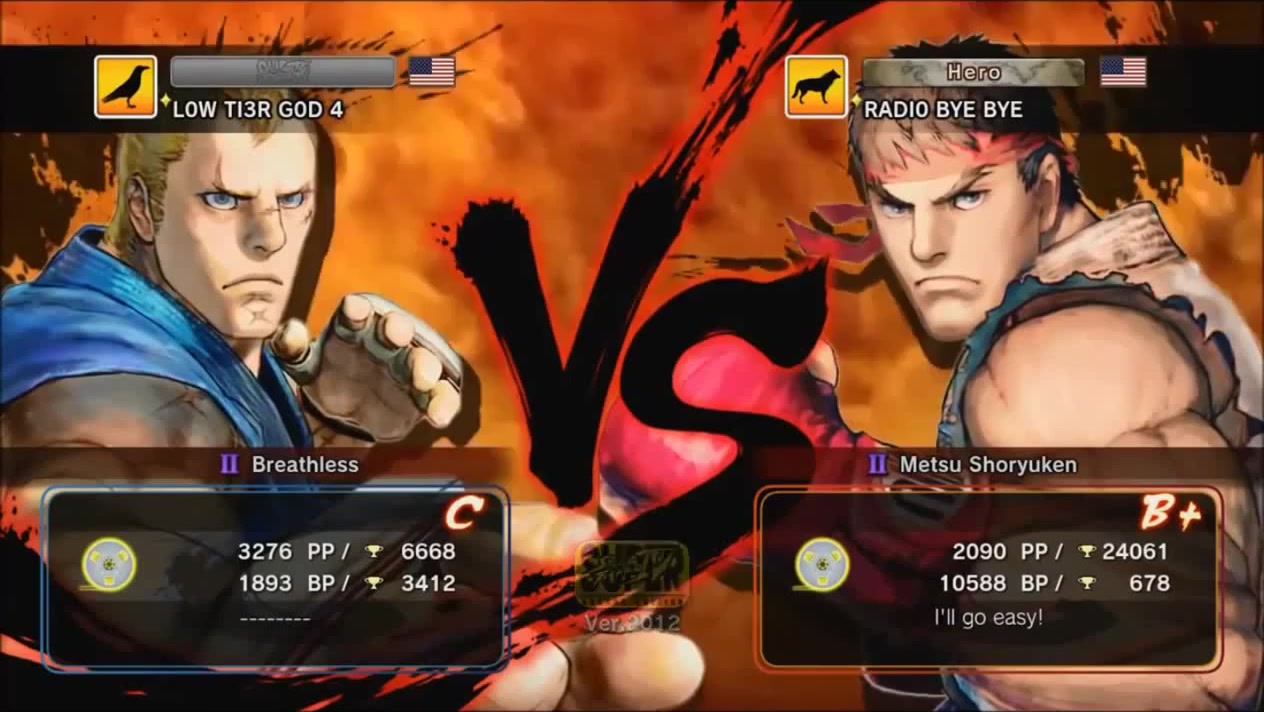Click the crow player icon
The image size is (1264, 712).
tap(125, 87)
